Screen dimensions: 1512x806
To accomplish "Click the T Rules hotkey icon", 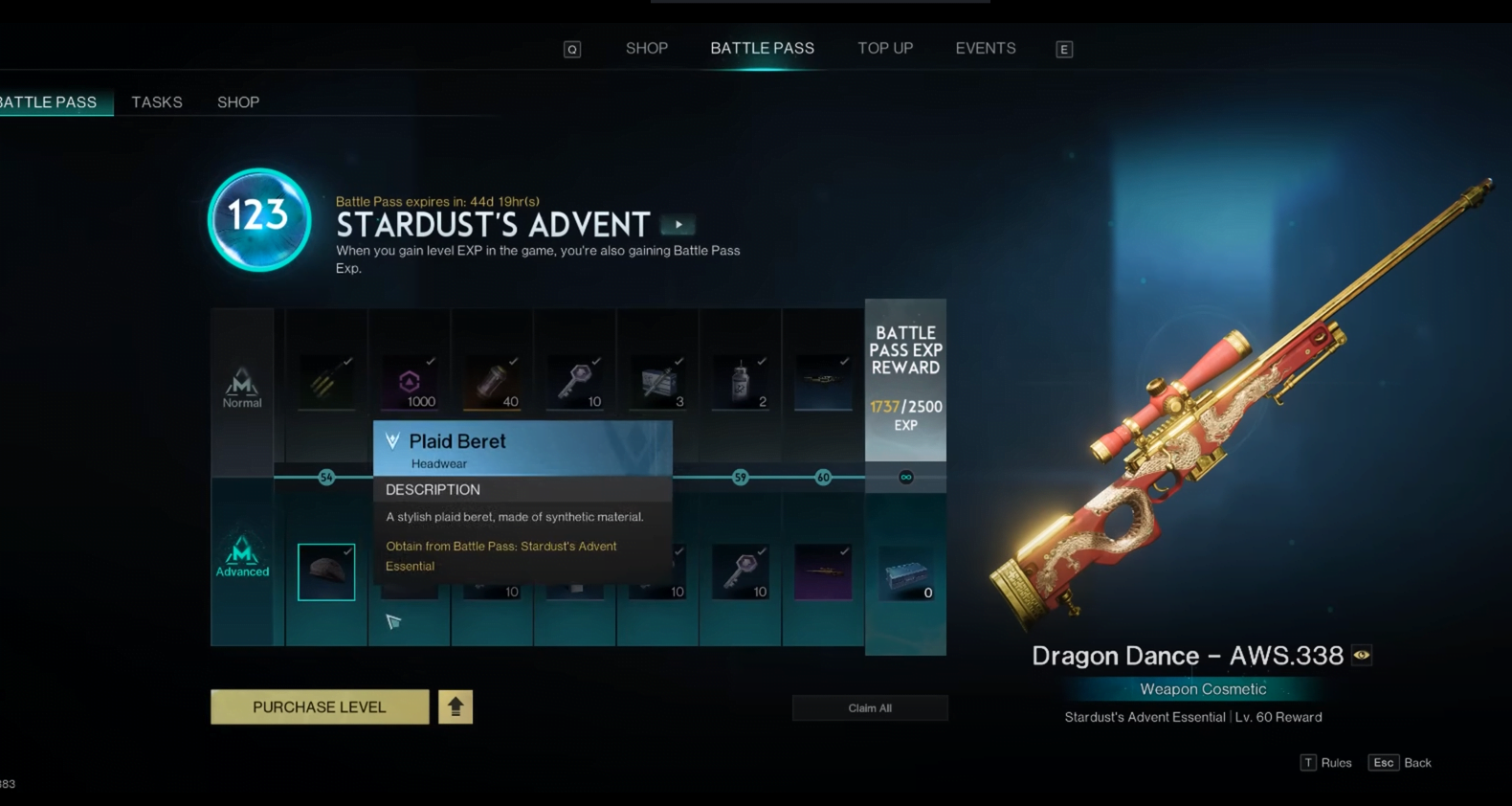I will pos(1307,762).
